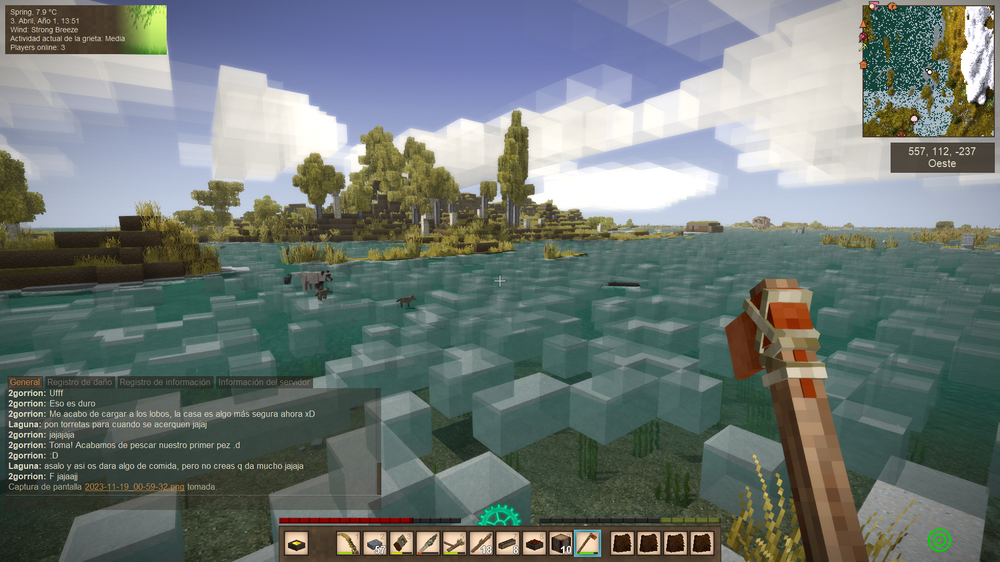Select the stick stack of 18
1000x562 pixels.
tap(482, 543)
